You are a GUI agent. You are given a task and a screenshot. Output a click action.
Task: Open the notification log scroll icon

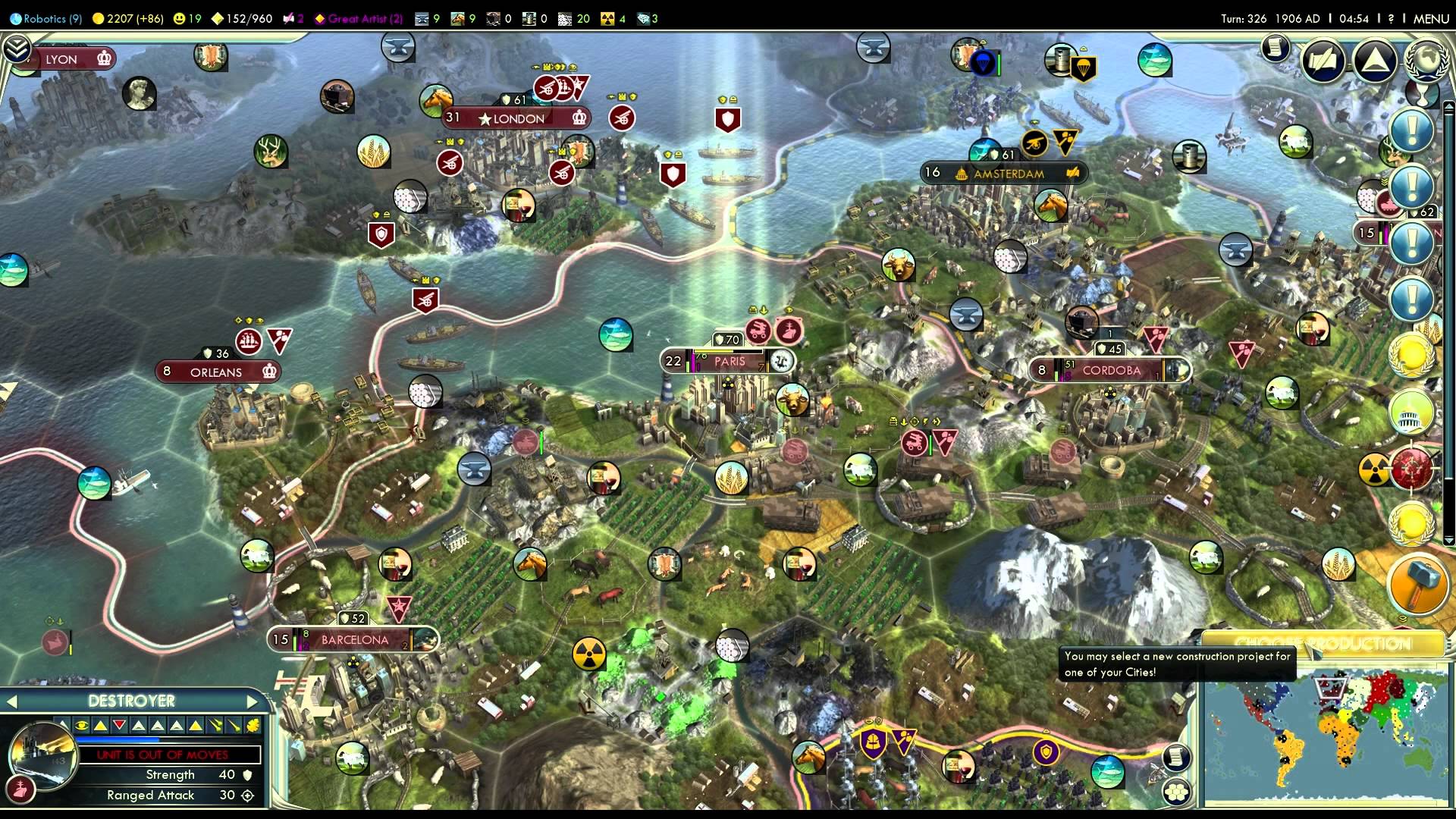pos(1276,49)
